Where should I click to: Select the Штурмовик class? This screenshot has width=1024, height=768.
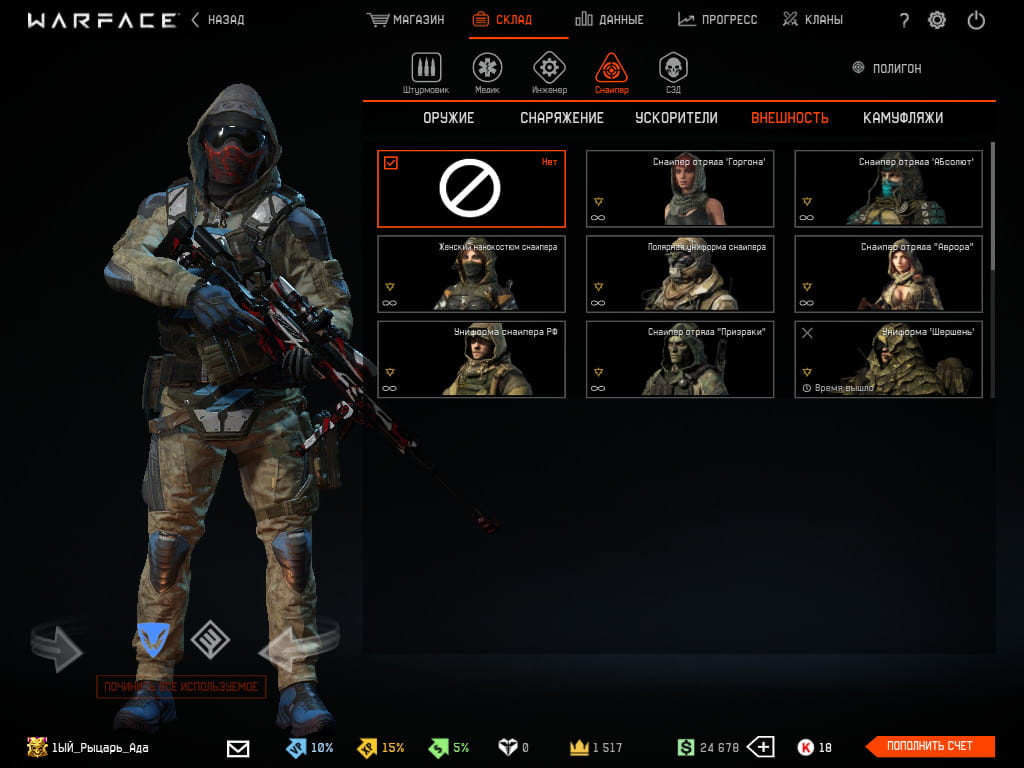[426, 72]
